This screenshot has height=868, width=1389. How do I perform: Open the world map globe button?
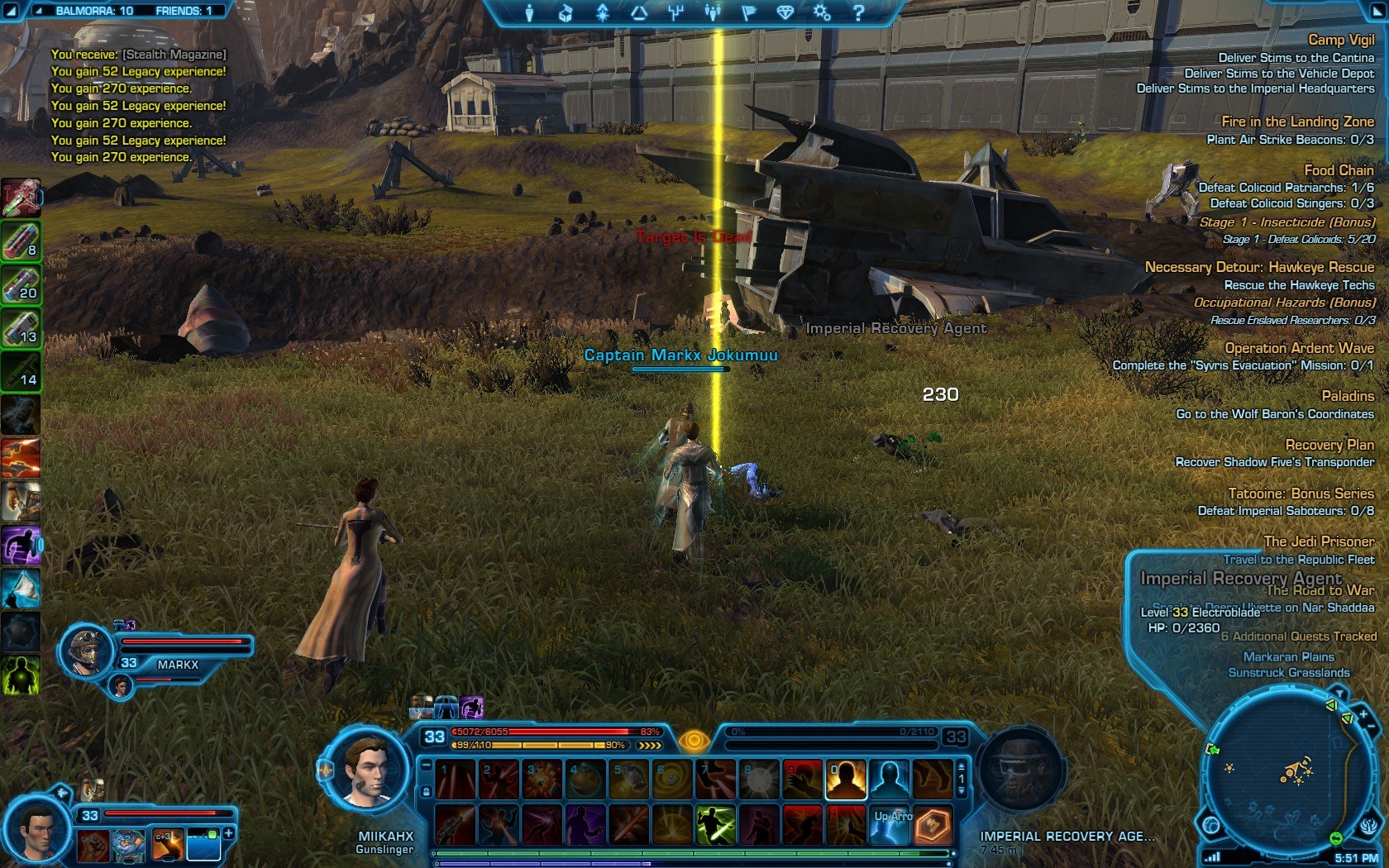point(1212,825)
